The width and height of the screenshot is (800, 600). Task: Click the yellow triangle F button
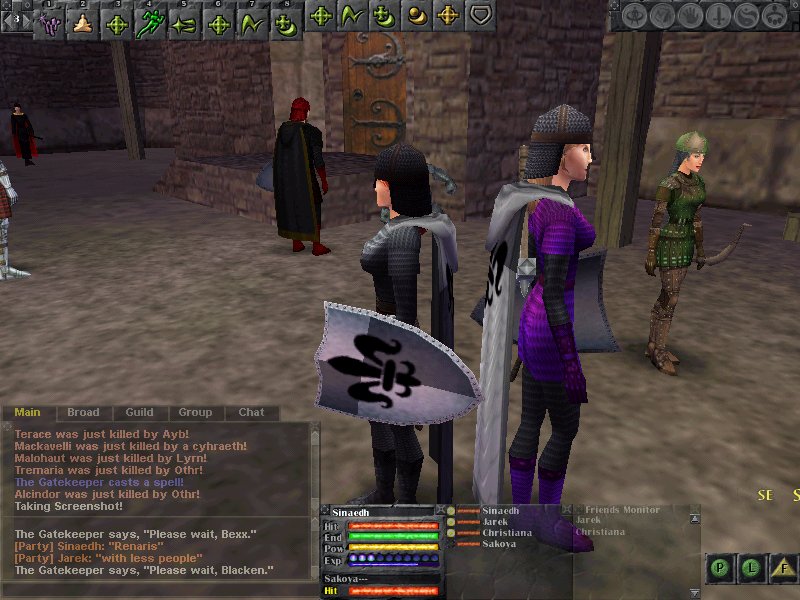point(784,569)
